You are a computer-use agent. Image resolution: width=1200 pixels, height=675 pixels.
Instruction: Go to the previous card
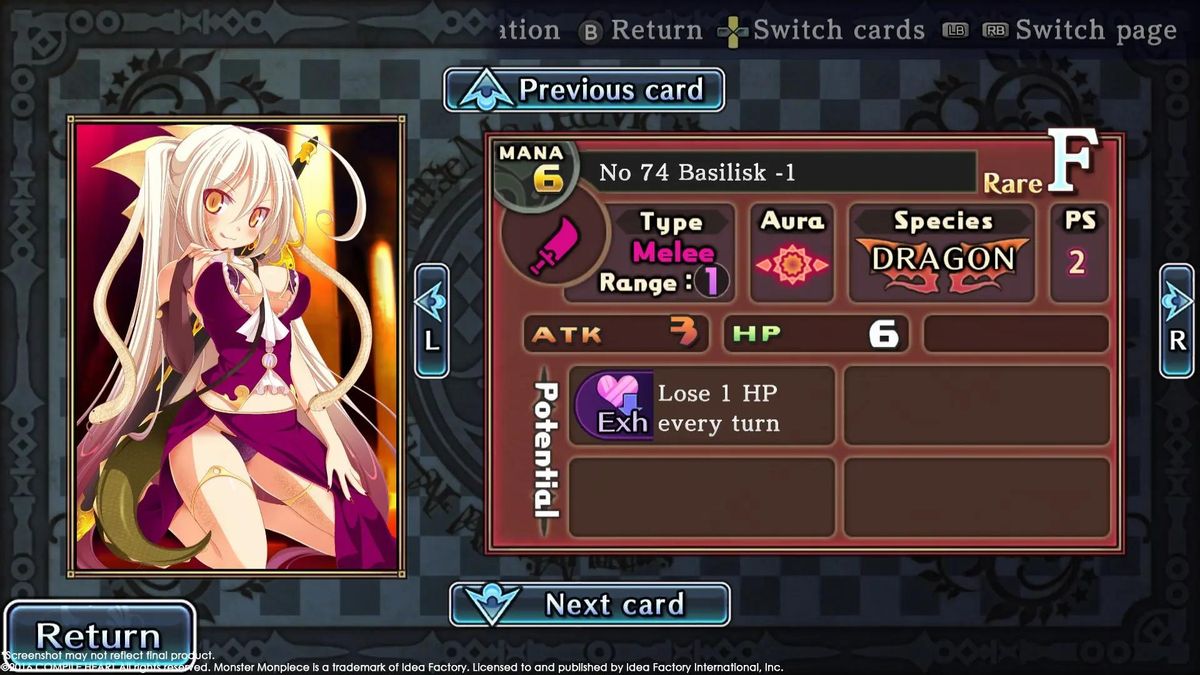coord(584,90)
